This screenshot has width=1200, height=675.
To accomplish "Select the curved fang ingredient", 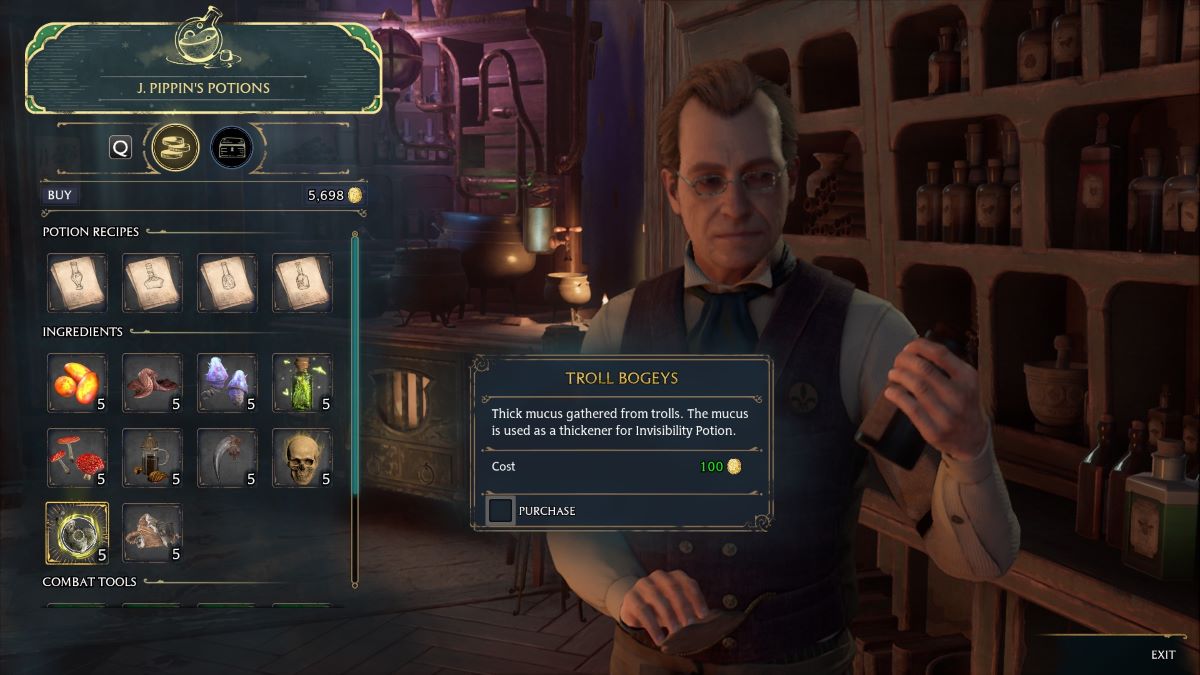I will point(227,458).
